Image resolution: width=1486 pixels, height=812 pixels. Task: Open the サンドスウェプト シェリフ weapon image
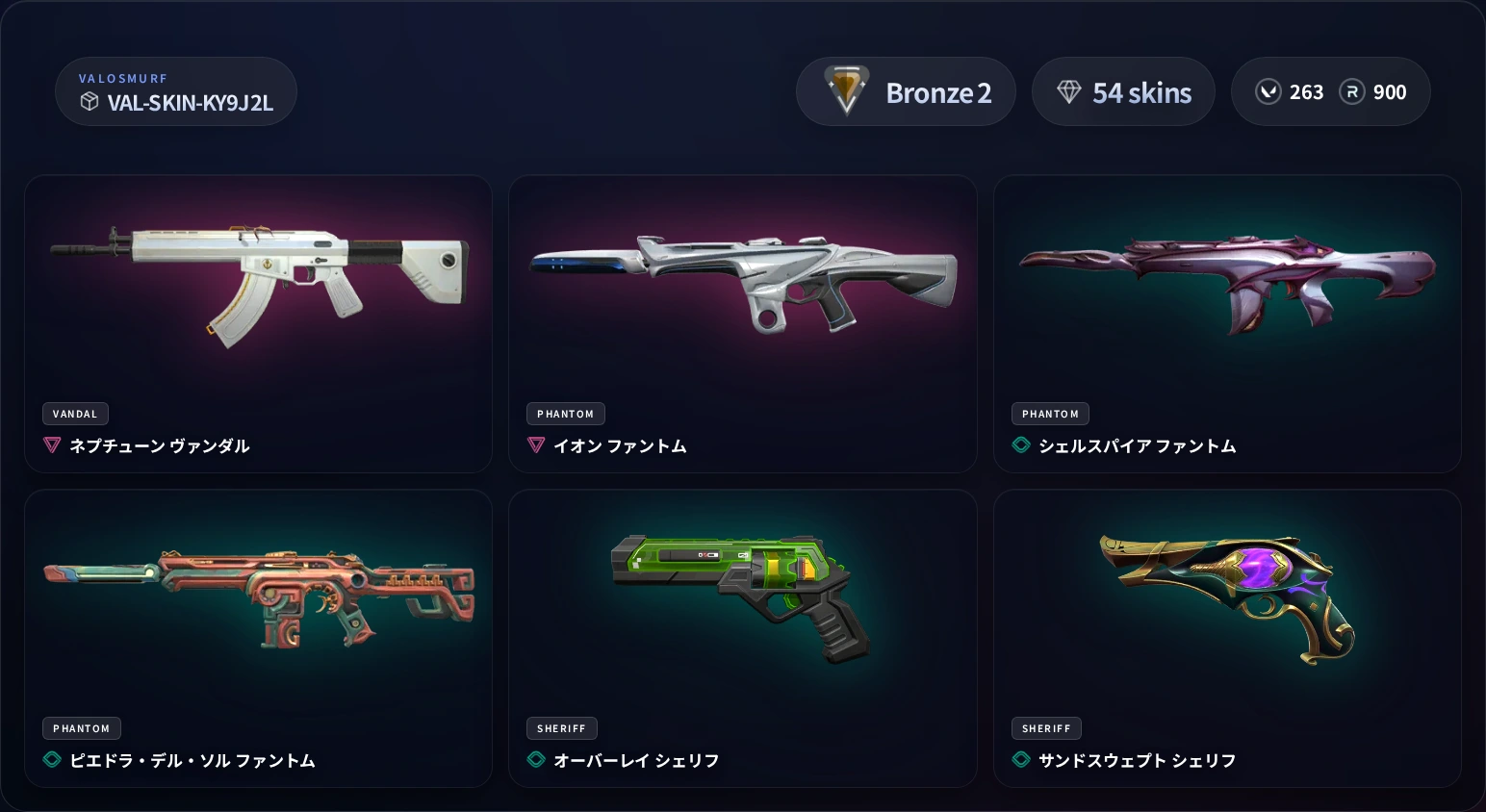1228,596
